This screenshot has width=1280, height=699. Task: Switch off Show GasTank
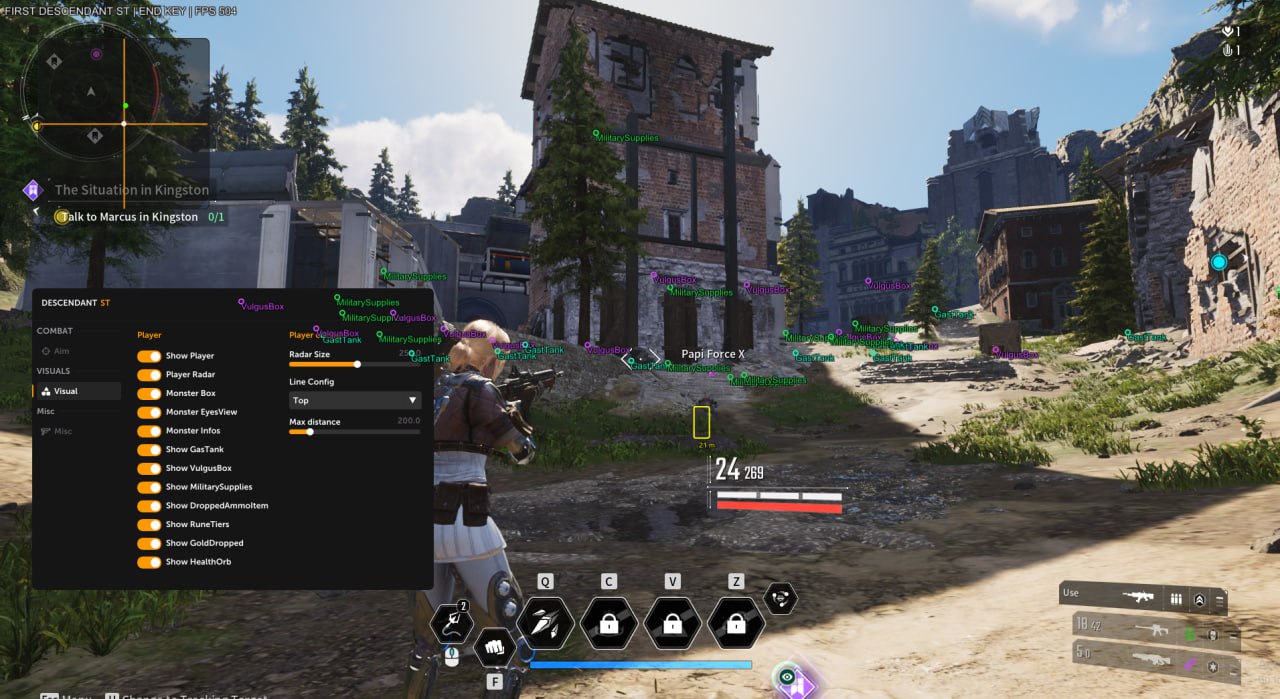pyautogui.click(x=149, y=450)
